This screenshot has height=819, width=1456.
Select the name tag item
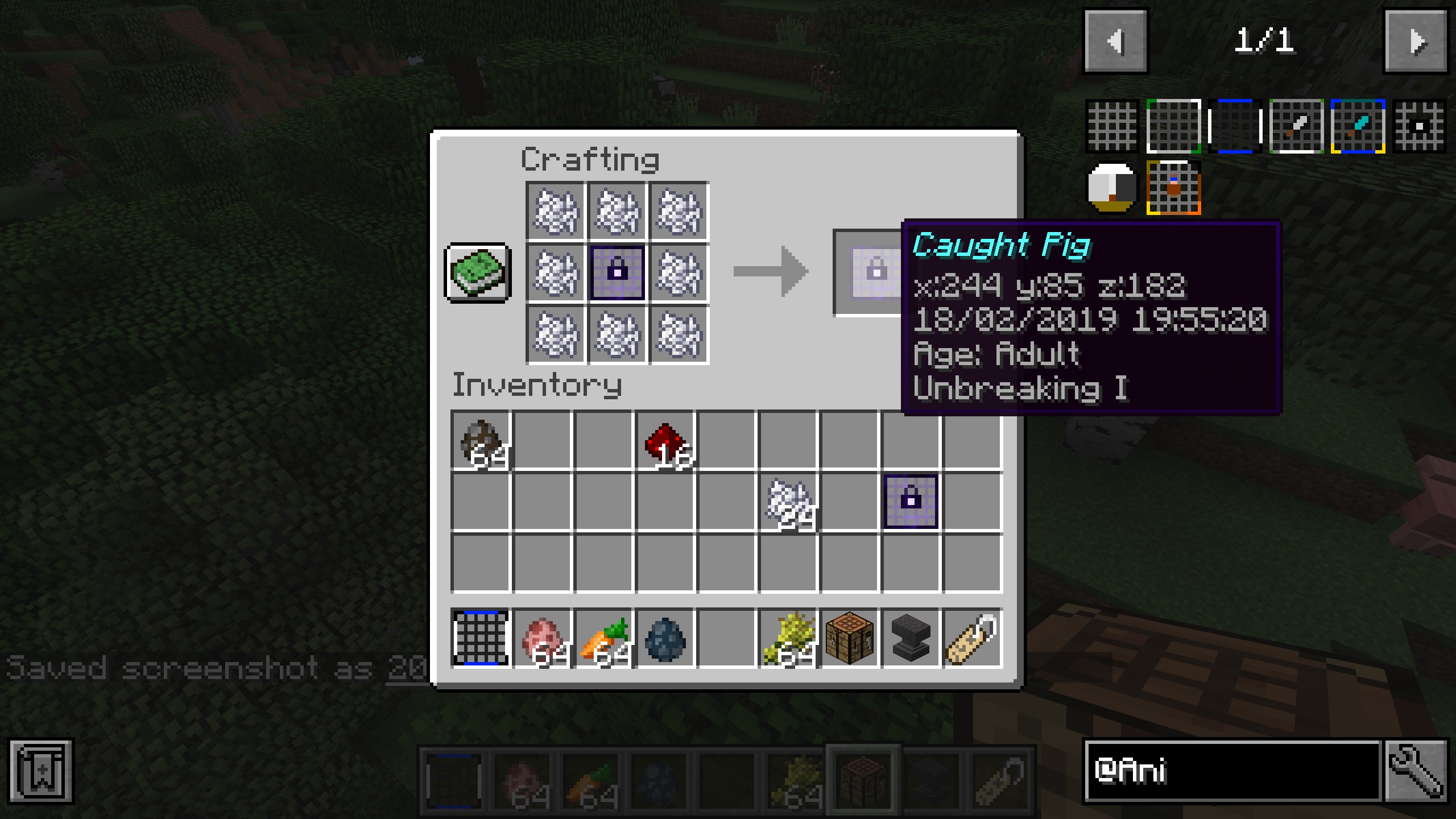[972, 638]
